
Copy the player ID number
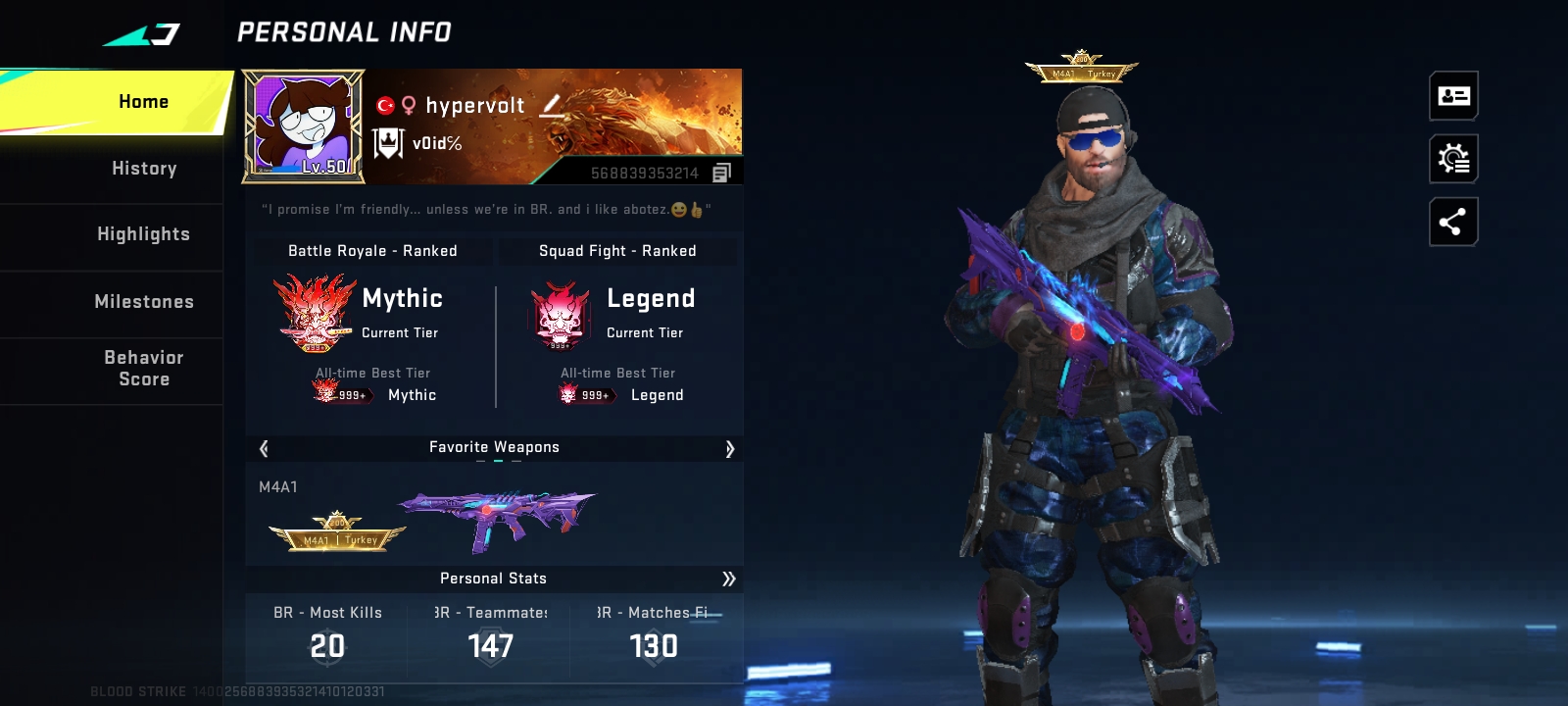pos(722,174)
